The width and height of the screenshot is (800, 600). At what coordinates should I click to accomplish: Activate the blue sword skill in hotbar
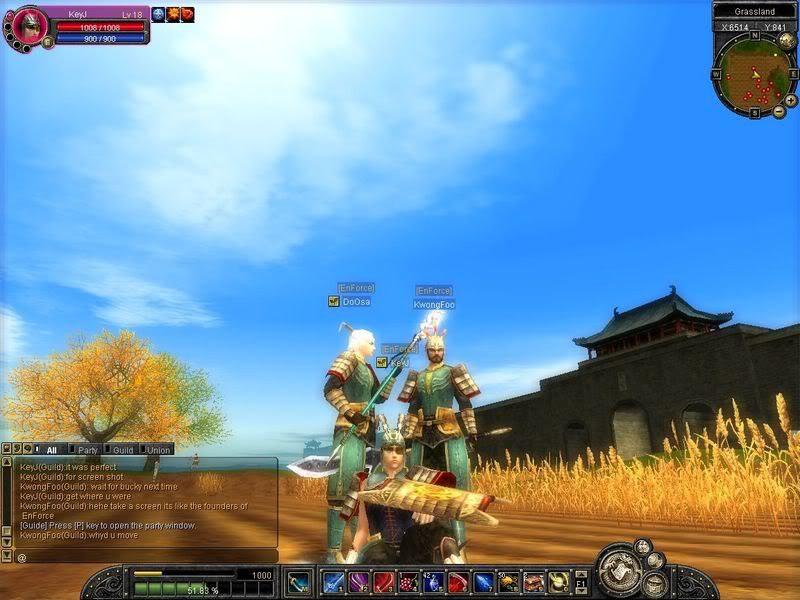click(x=333, y=582)
